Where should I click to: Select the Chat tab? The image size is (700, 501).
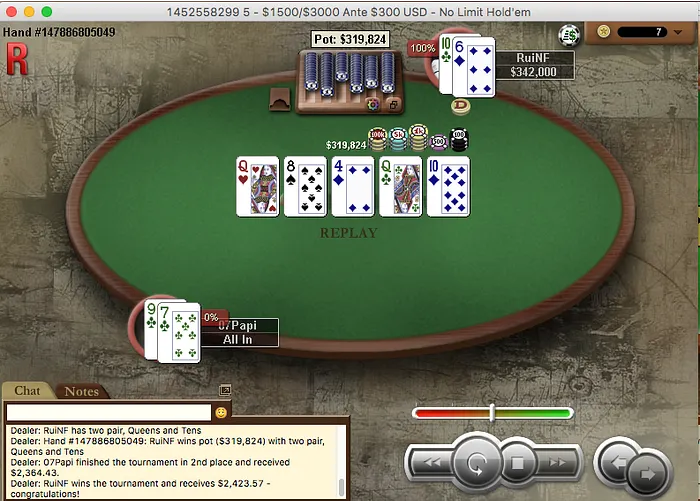(x=27, y=391)
